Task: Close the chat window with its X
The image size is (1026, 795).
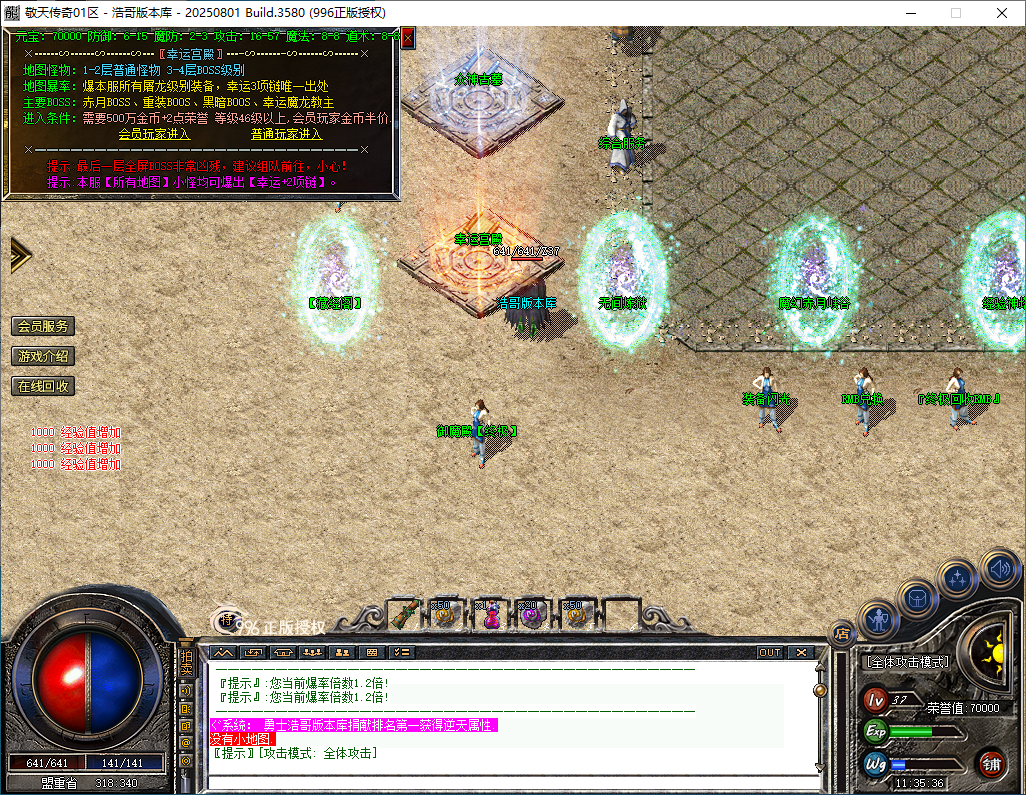Action: coord(801,652)
